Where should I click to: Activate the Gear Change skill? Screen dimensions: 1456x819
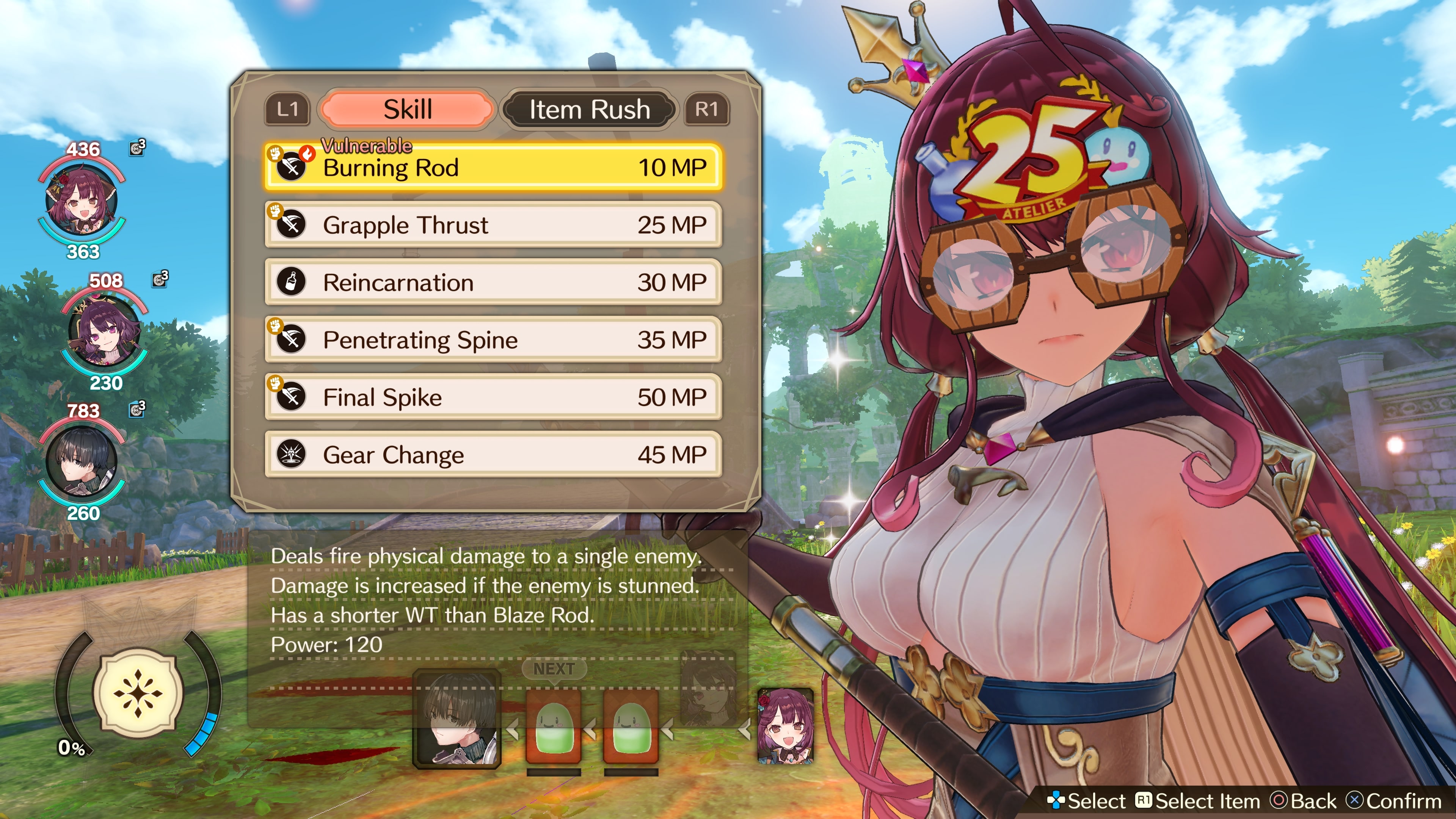[493, 455]
